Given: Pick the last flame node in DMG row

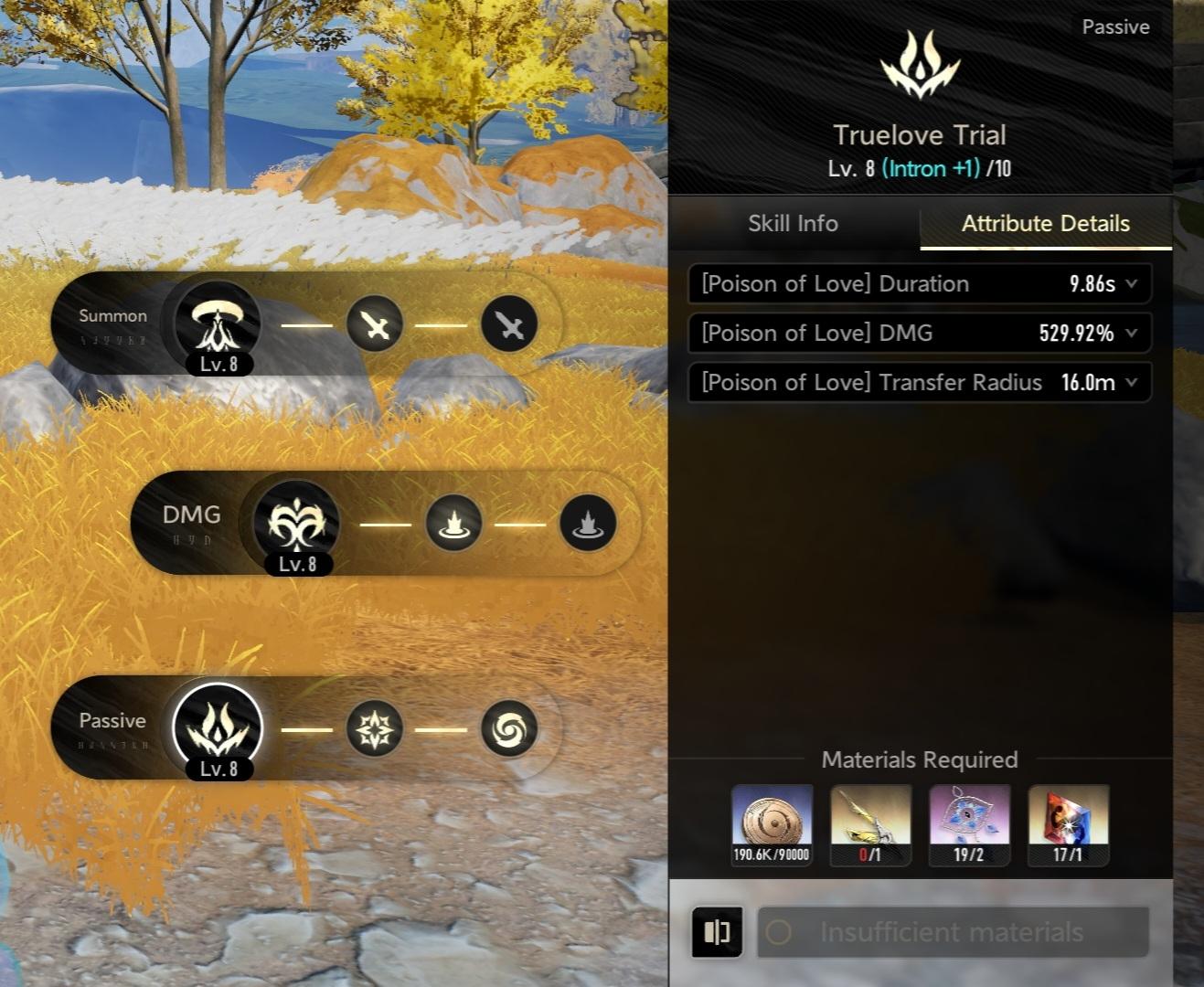Looking at the screenshot, I should 587,524.
